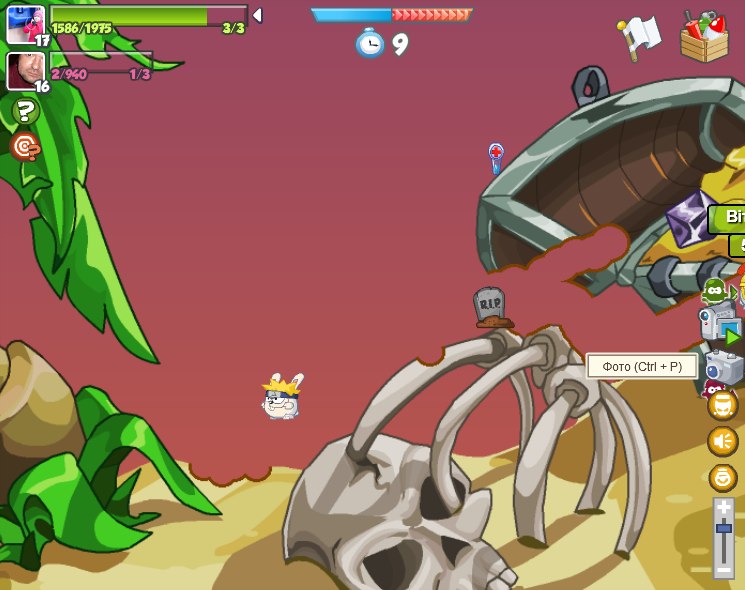Click the zoom slider handle
The image size is (745, 590).
[724, 528]
